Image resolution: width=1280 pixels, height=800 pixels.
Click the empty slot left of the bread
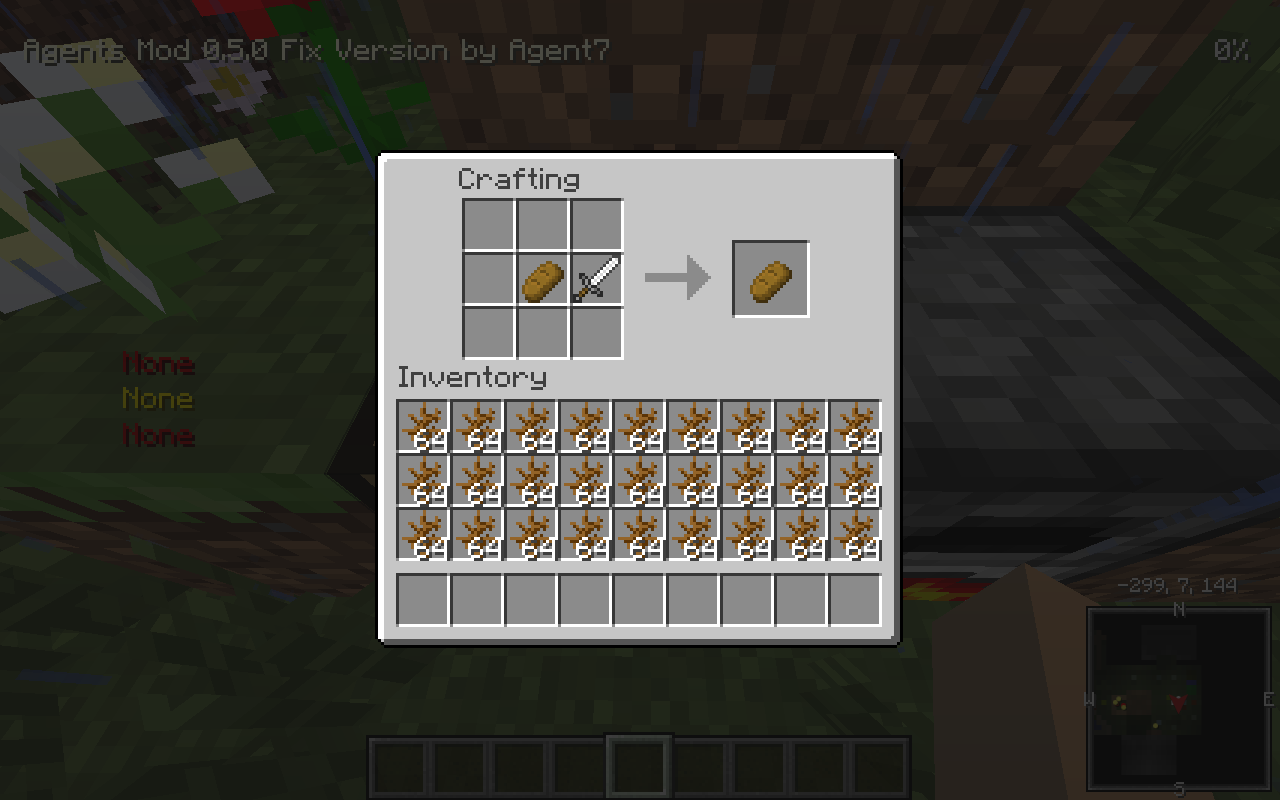(488, 279)
